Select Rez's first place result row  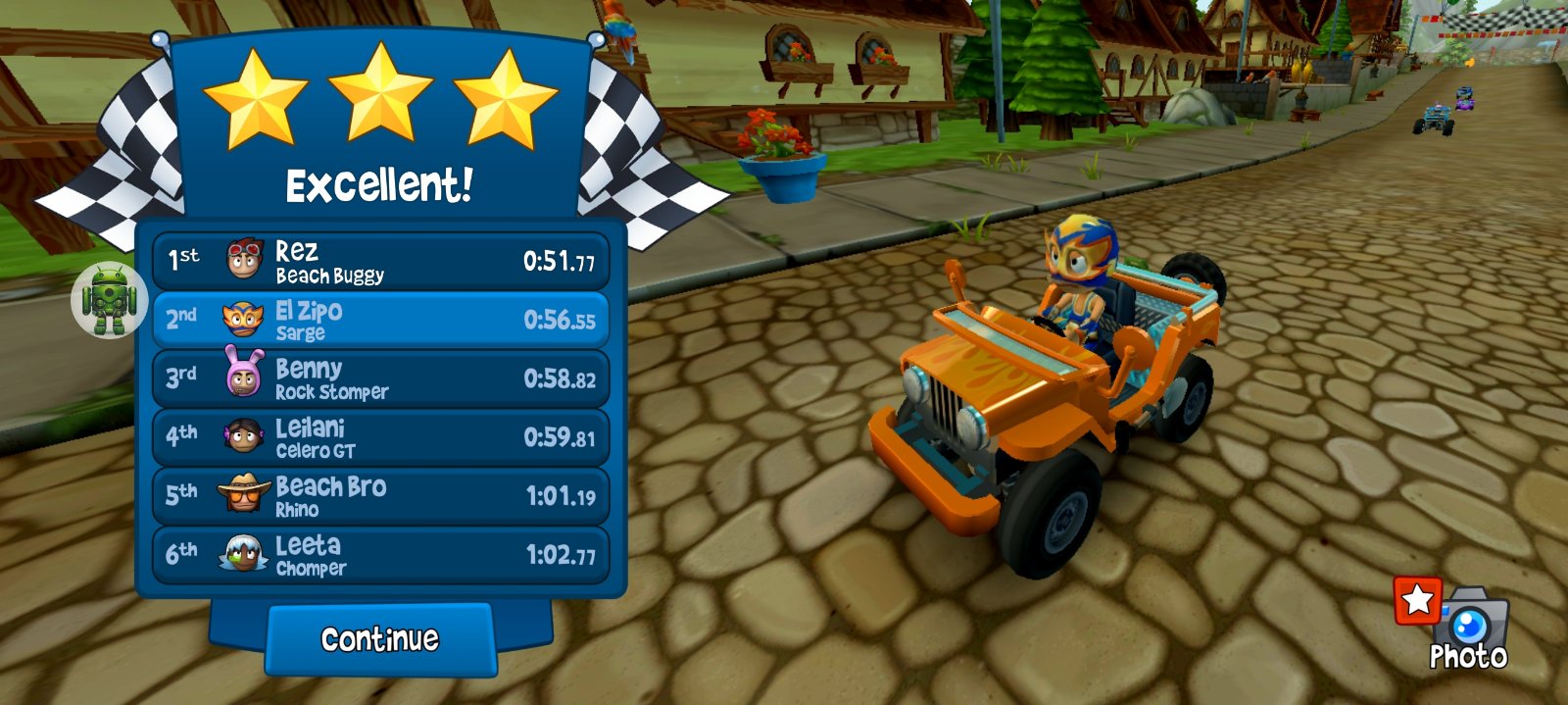pyautogui.click(x=380, y=262)
